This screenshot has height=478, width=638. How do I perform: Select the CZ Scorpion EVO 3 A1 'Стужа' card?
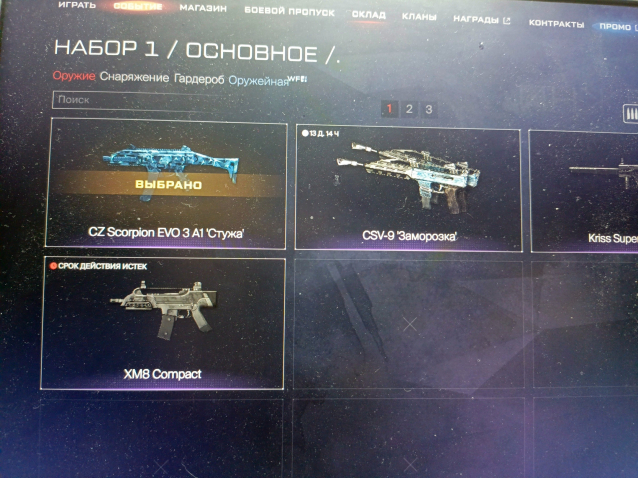[167, 185]
